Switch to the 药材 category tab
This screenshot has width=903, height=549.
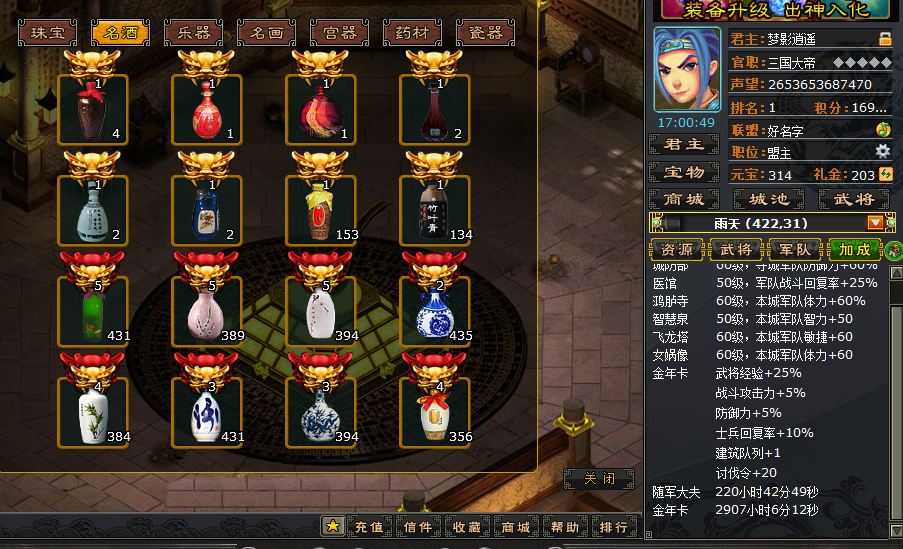pyautogui.click(x=412, y=33)
